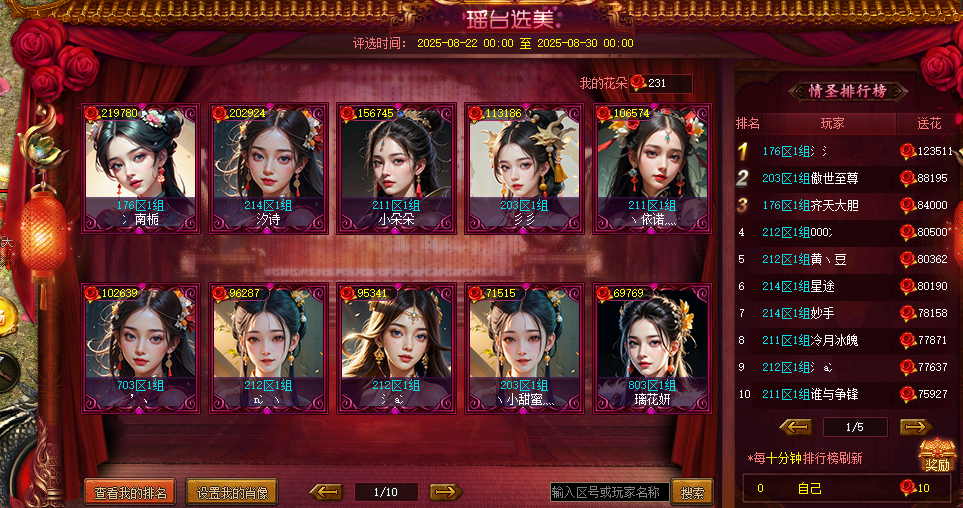The image size is (963, 508).
Task: Choose the 瑞花妍 portrait card
Action: (x=652, y=348)
